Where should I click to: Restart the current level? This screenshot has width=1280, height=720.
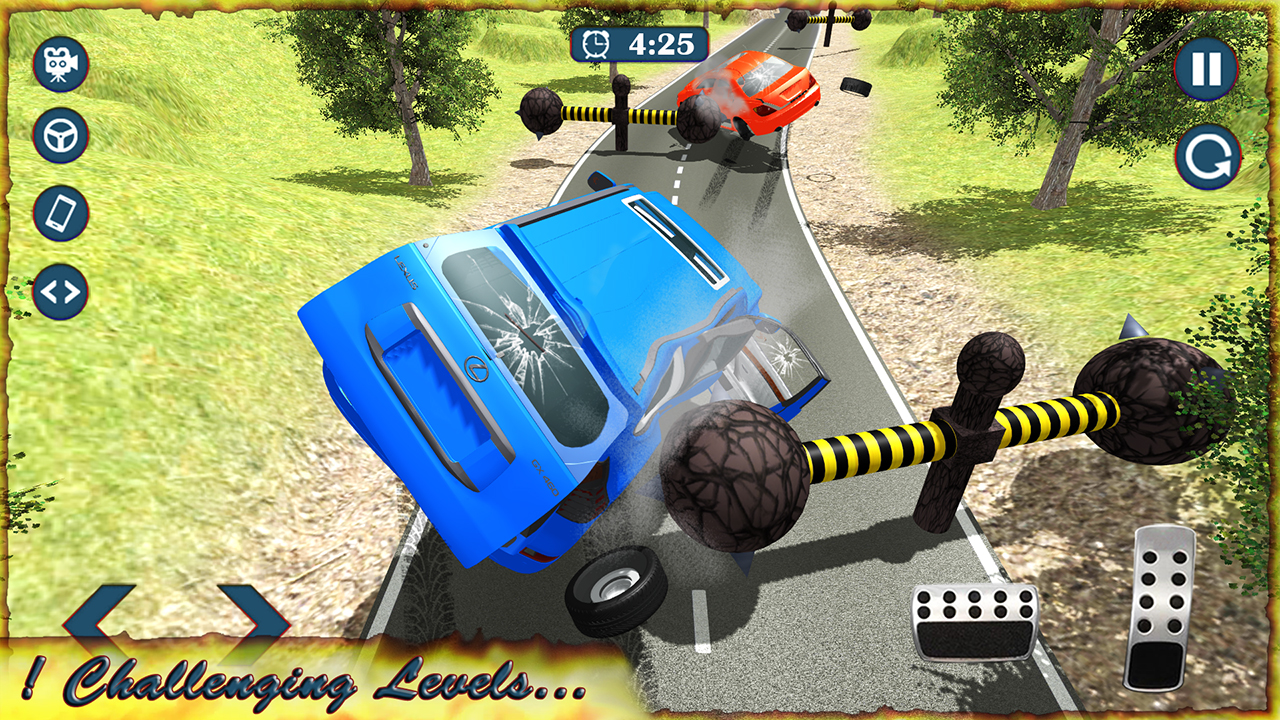click(1207, 158)
